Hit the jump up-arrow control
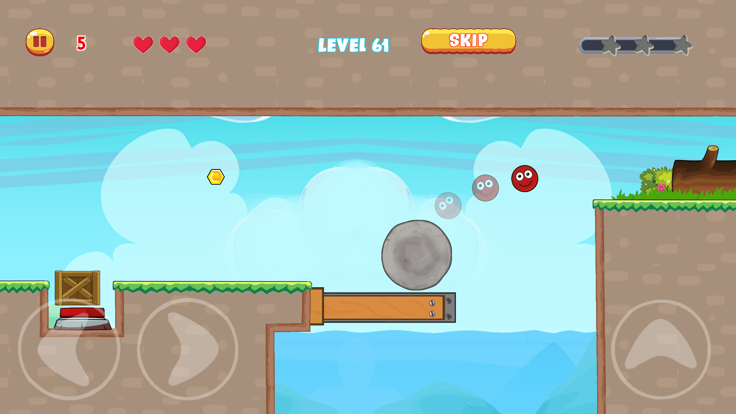The height and width of the screenshot is (414, 736). coord(661,349)
